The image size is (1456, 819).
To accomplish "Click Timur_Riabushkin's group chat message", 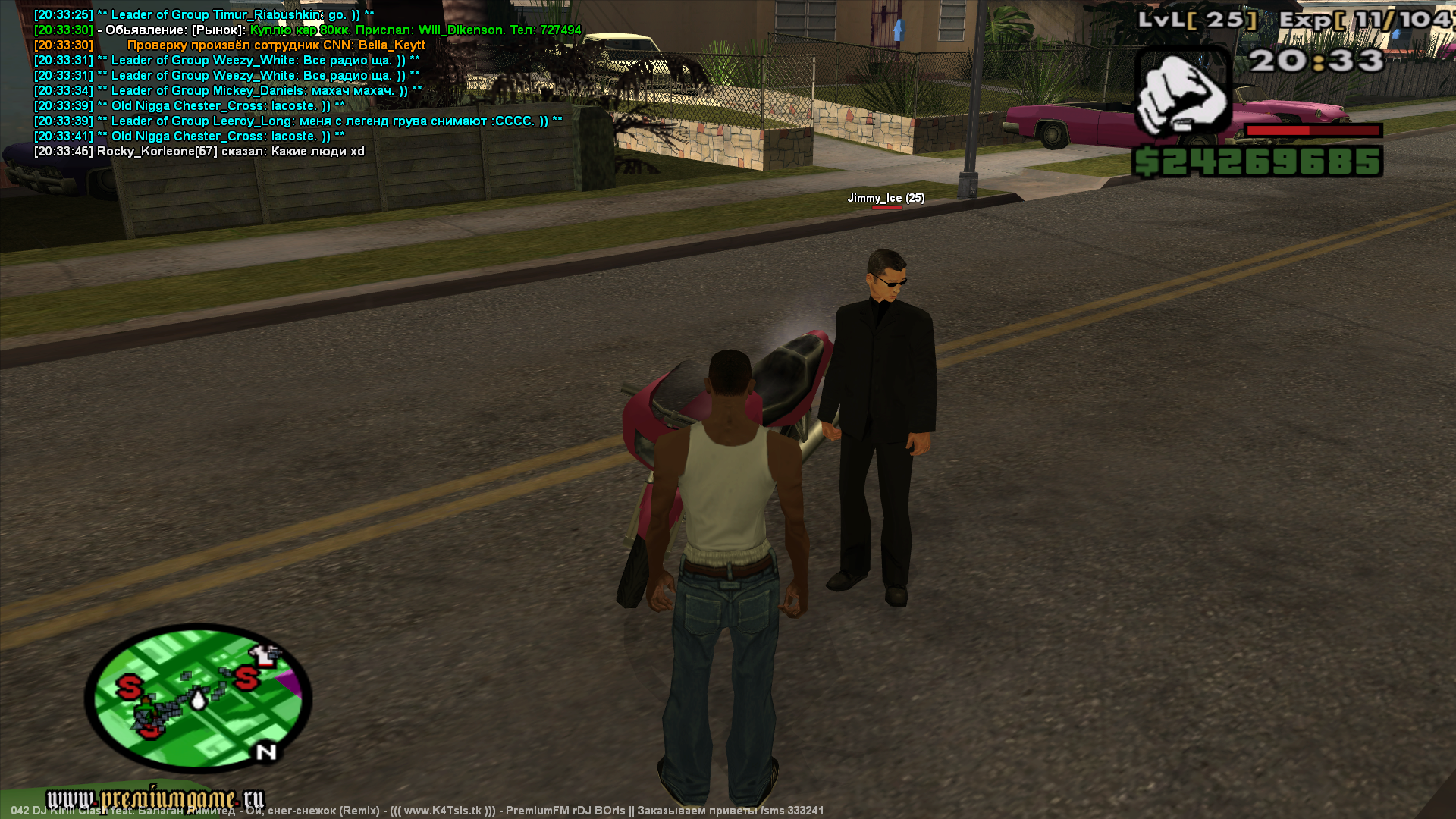I will pyautogui.click(x=204, y=15).
